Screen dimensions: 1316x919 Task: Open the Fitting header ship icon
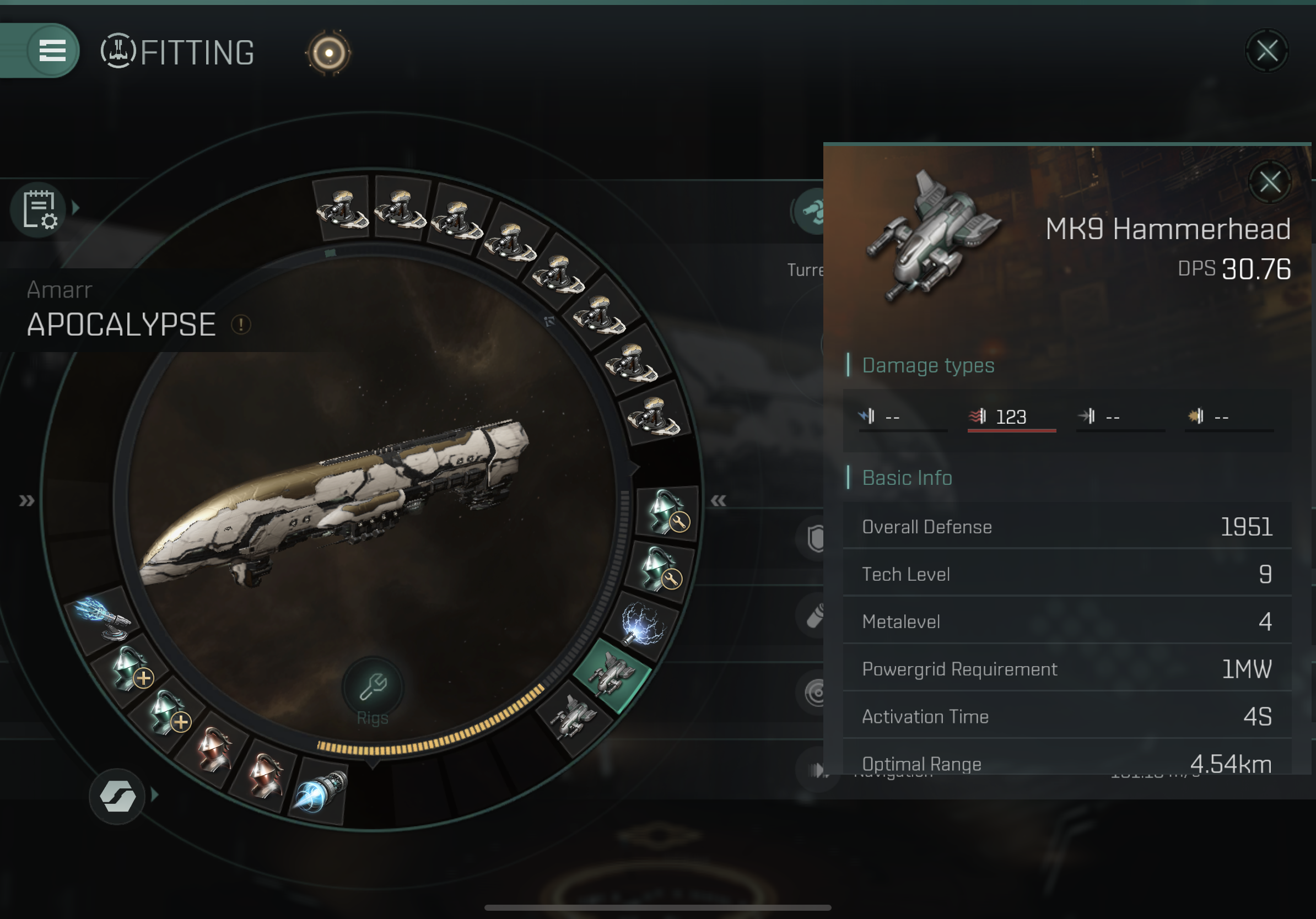(x=118, y=52)
